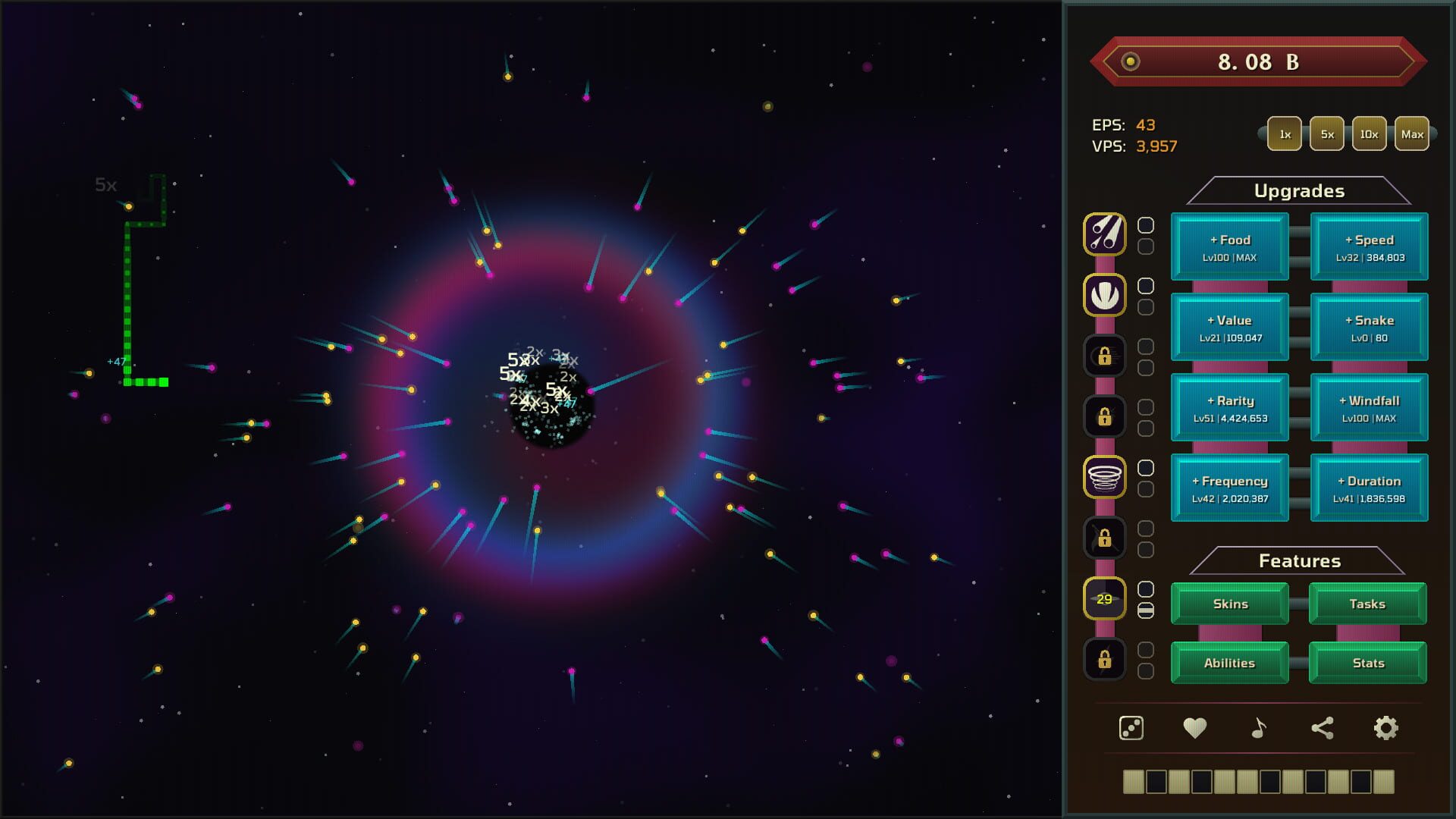The image size is (1456, 819).
Task: Select the comet scissors ability icon
Action: pyautogui.click(x=1105, y=234)
